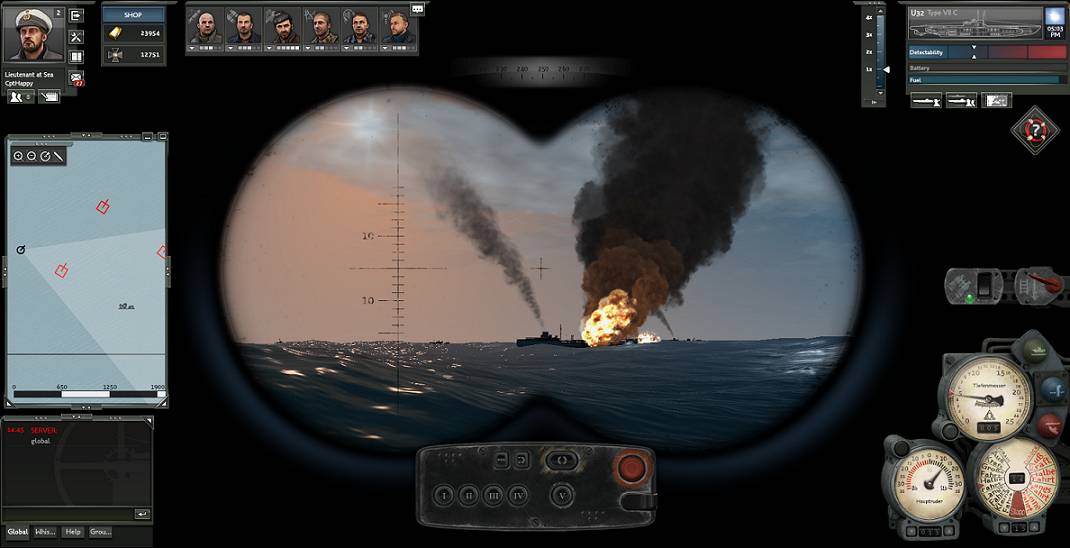Select torpedo tube I
This screenshot has height=548, width=1070.
click(443, 494)
